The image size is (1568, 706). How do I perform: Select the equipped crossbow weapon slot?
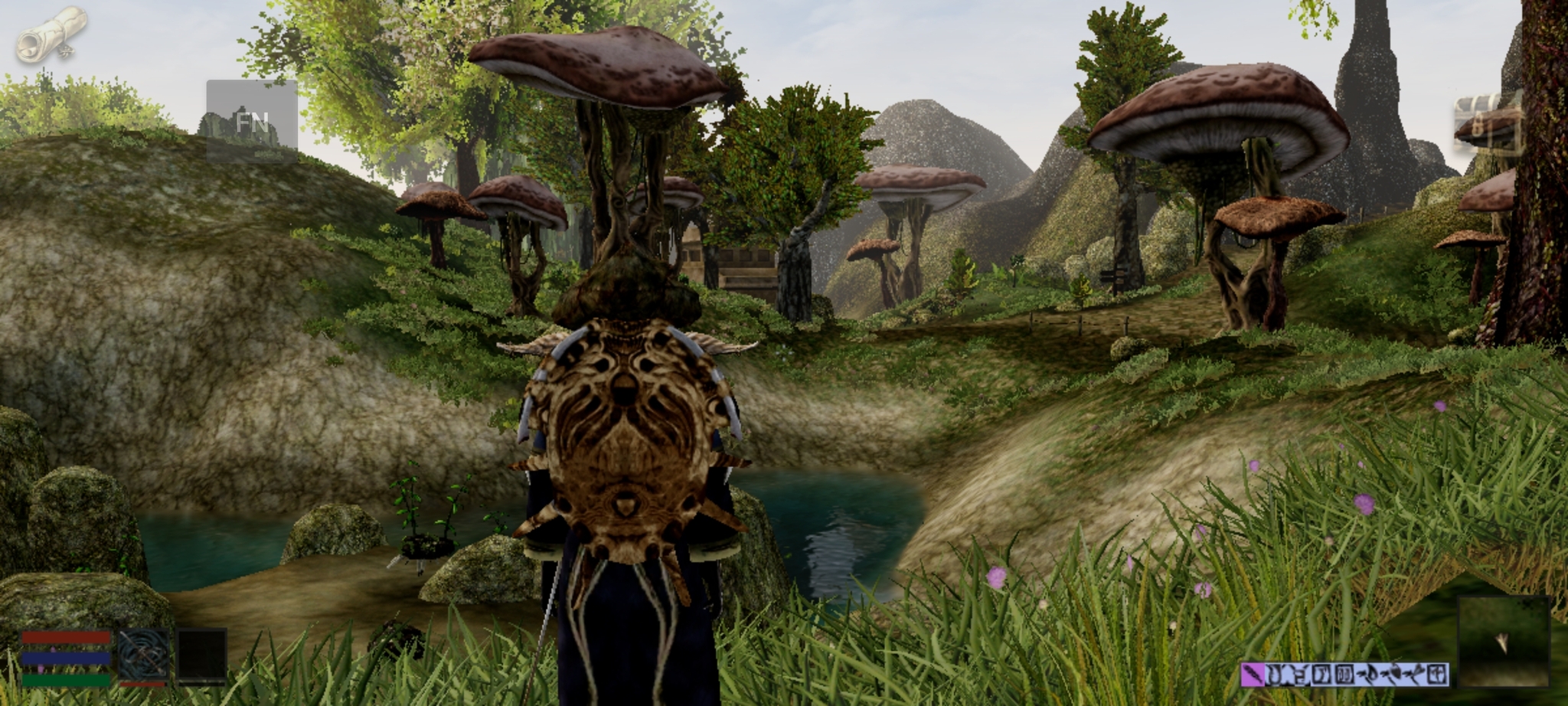143,655
